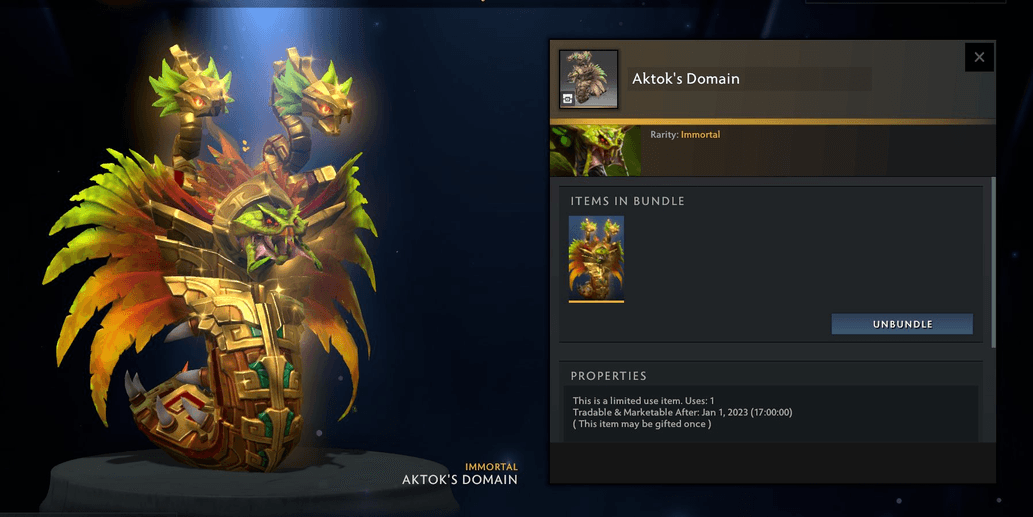
Task: Select the bundled item thumbnail under Items in Bundle
Action: [596, 258]
